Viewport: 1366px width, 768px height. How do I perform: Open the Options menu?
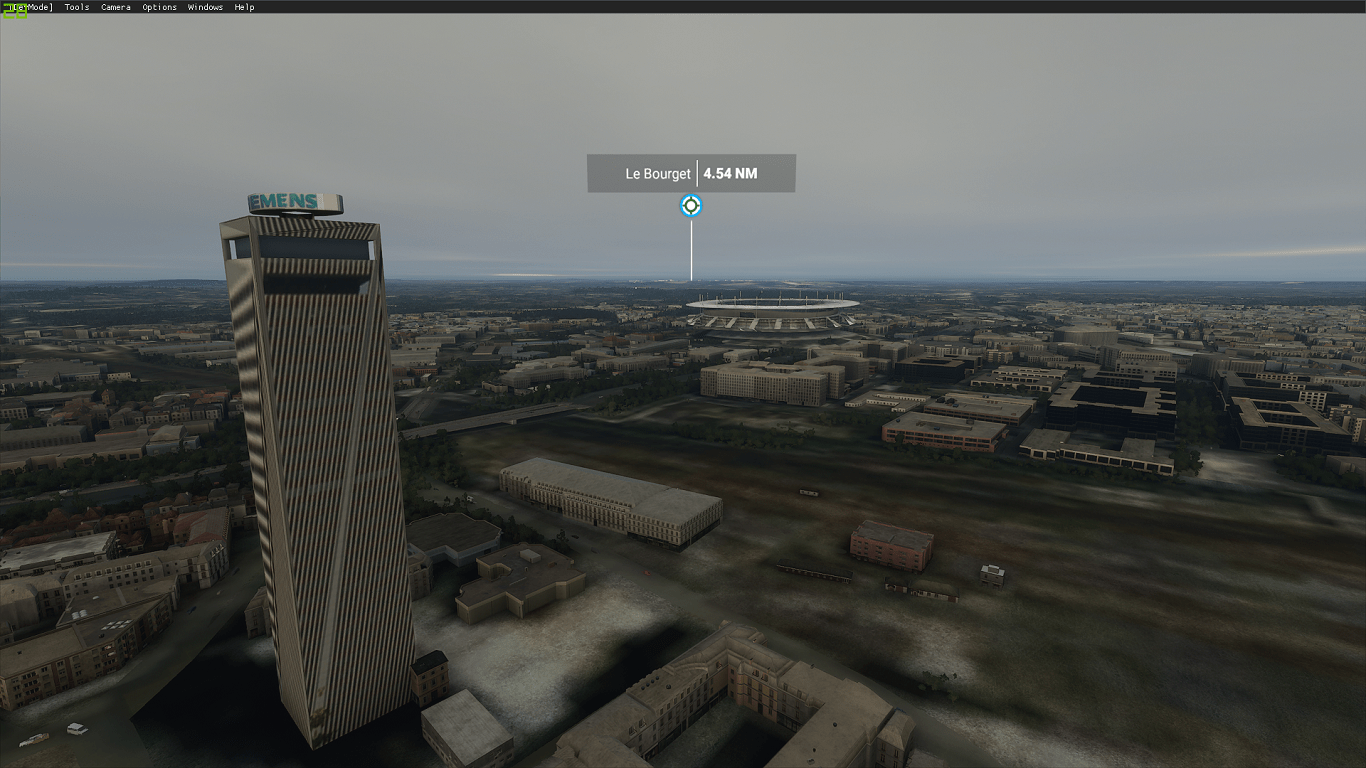coord(159,7)
